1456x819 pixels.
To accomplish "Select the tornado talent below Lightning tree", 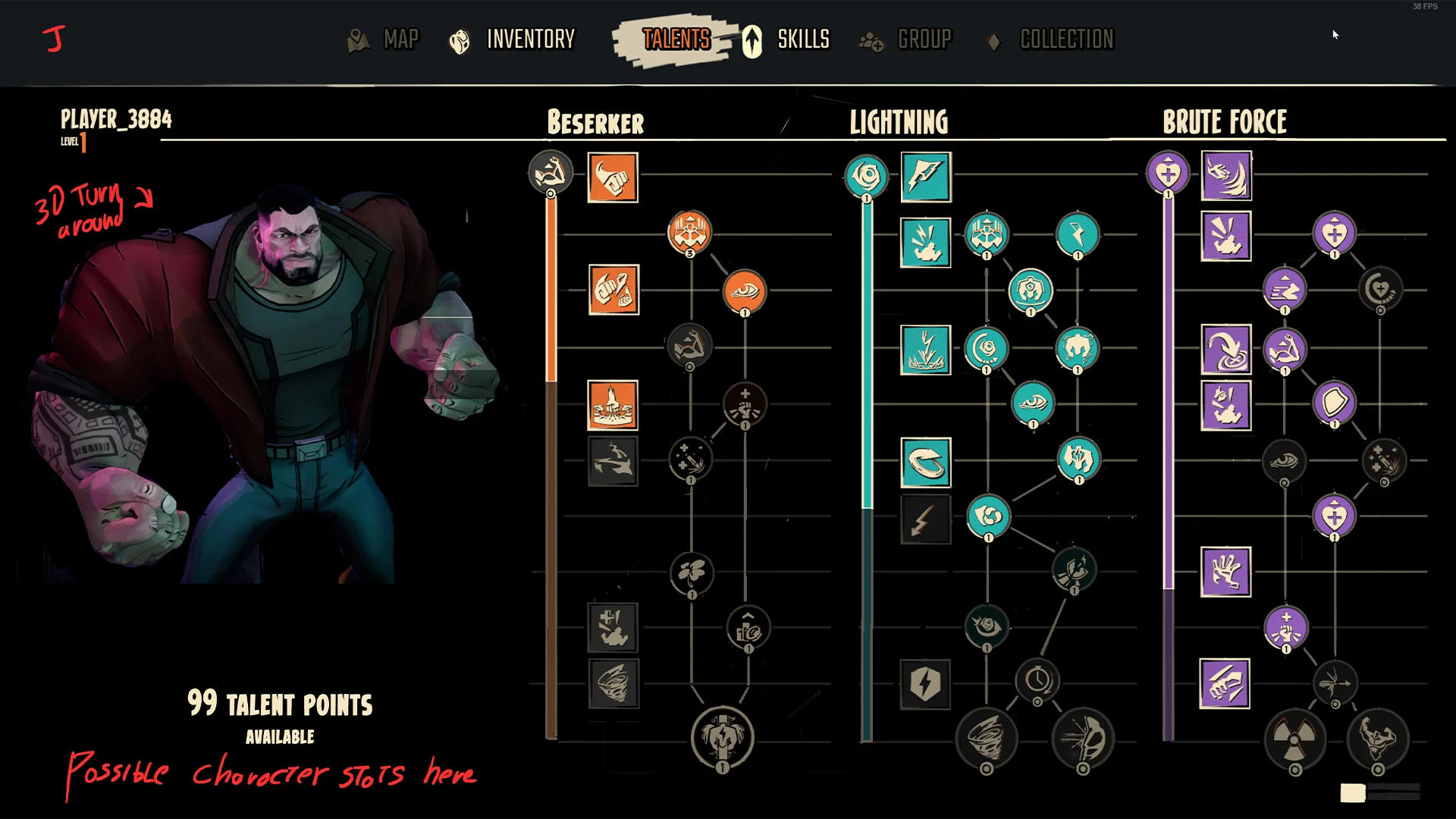I will coord(987,738).
